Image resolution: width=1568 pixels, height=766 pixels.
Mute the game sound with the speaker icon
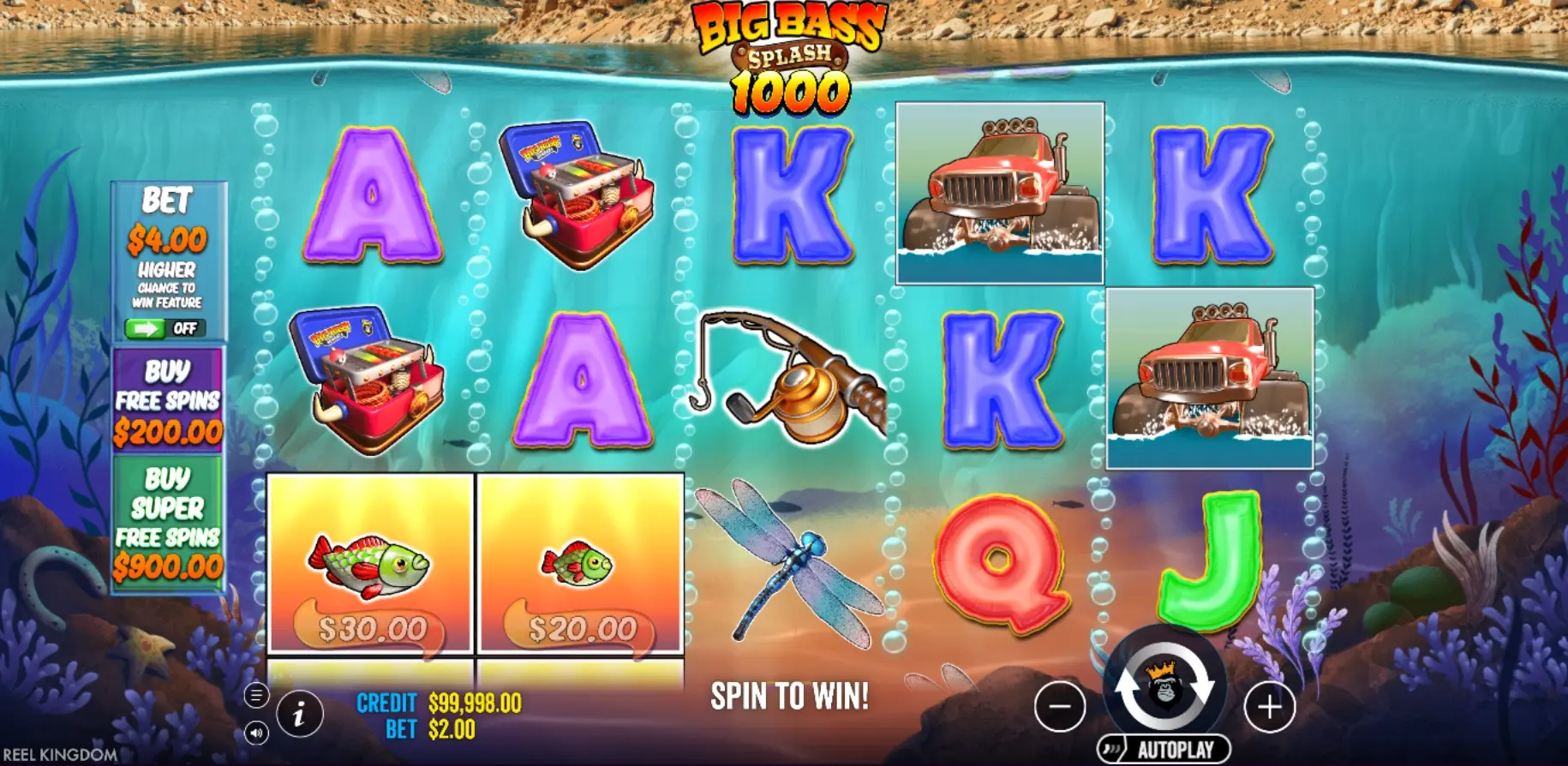tap(257, 733)
